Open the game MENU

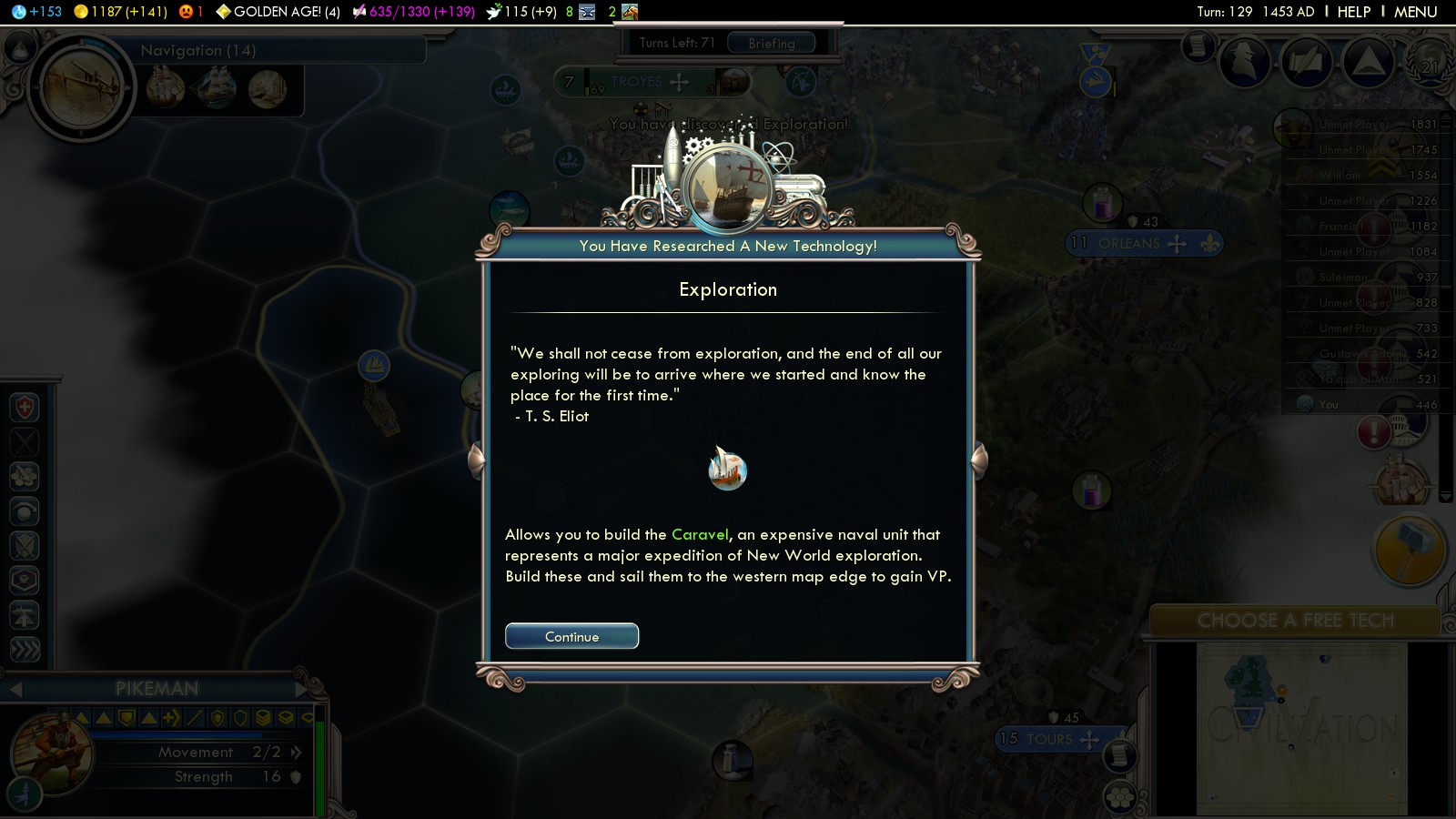click(1415, 12)
